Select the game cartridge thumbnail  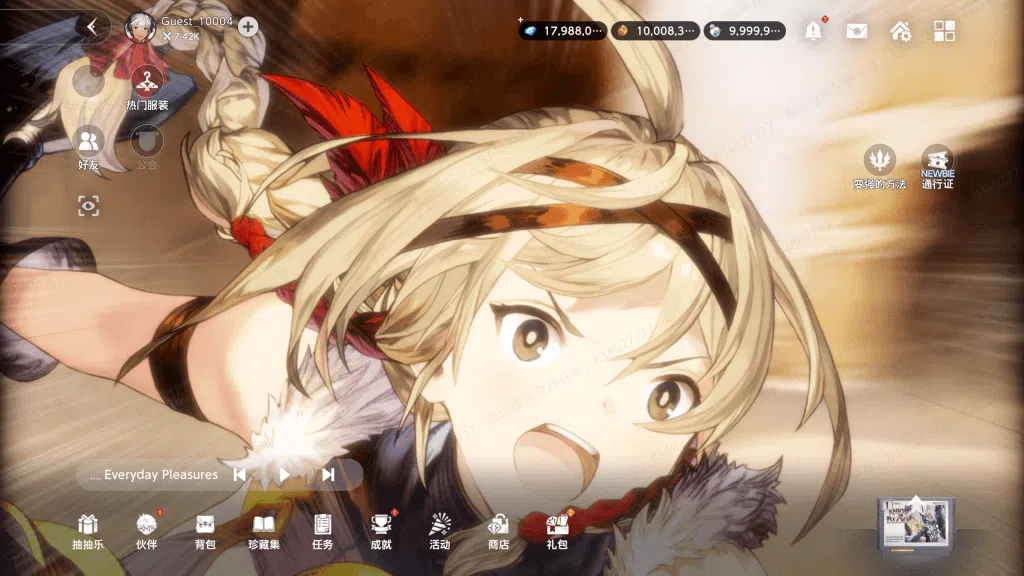[x=915, y=524]
